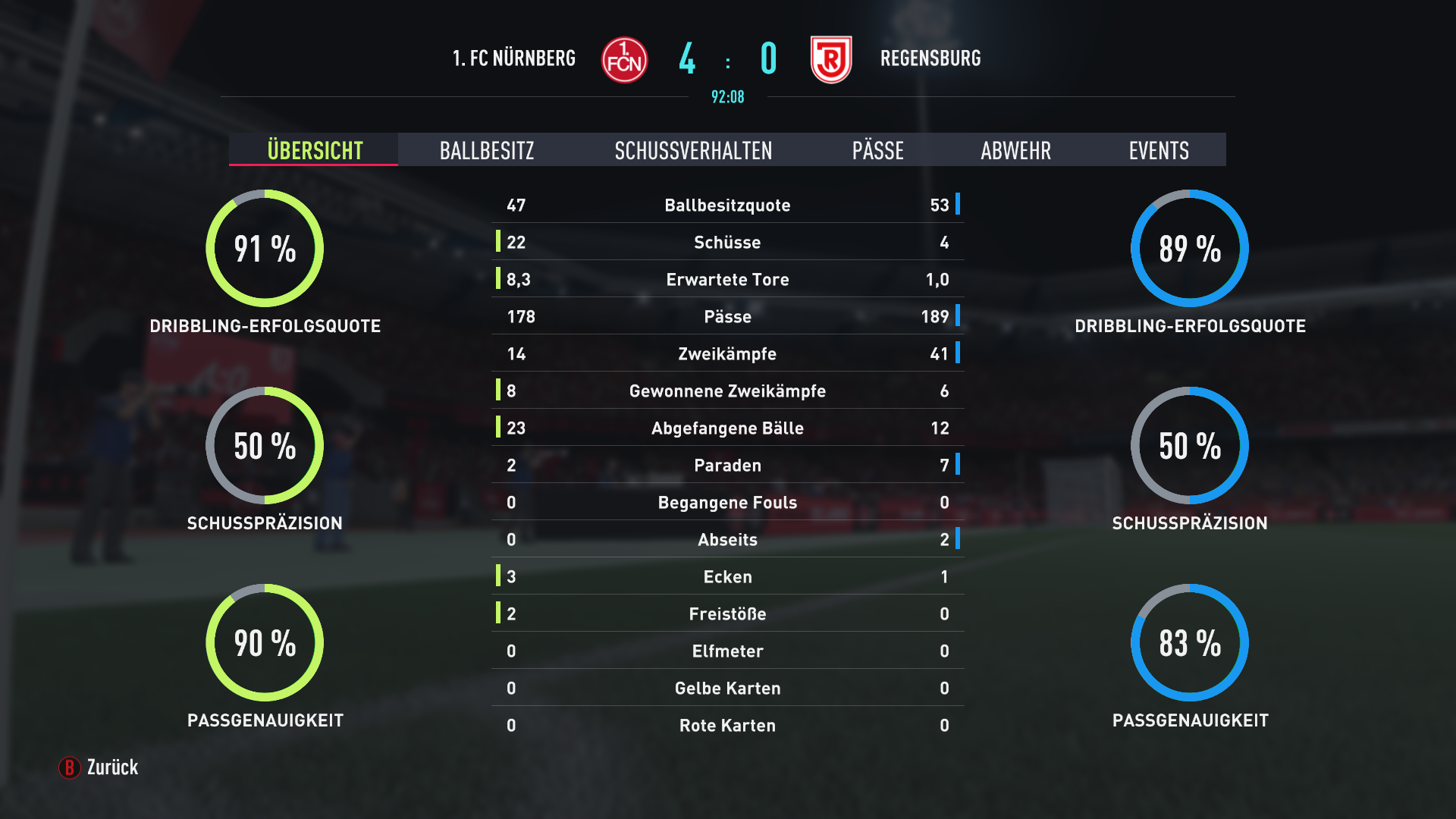Show the Pässe statistics tab
This screenshot has height=819, width=1456.
coord(877,150)
